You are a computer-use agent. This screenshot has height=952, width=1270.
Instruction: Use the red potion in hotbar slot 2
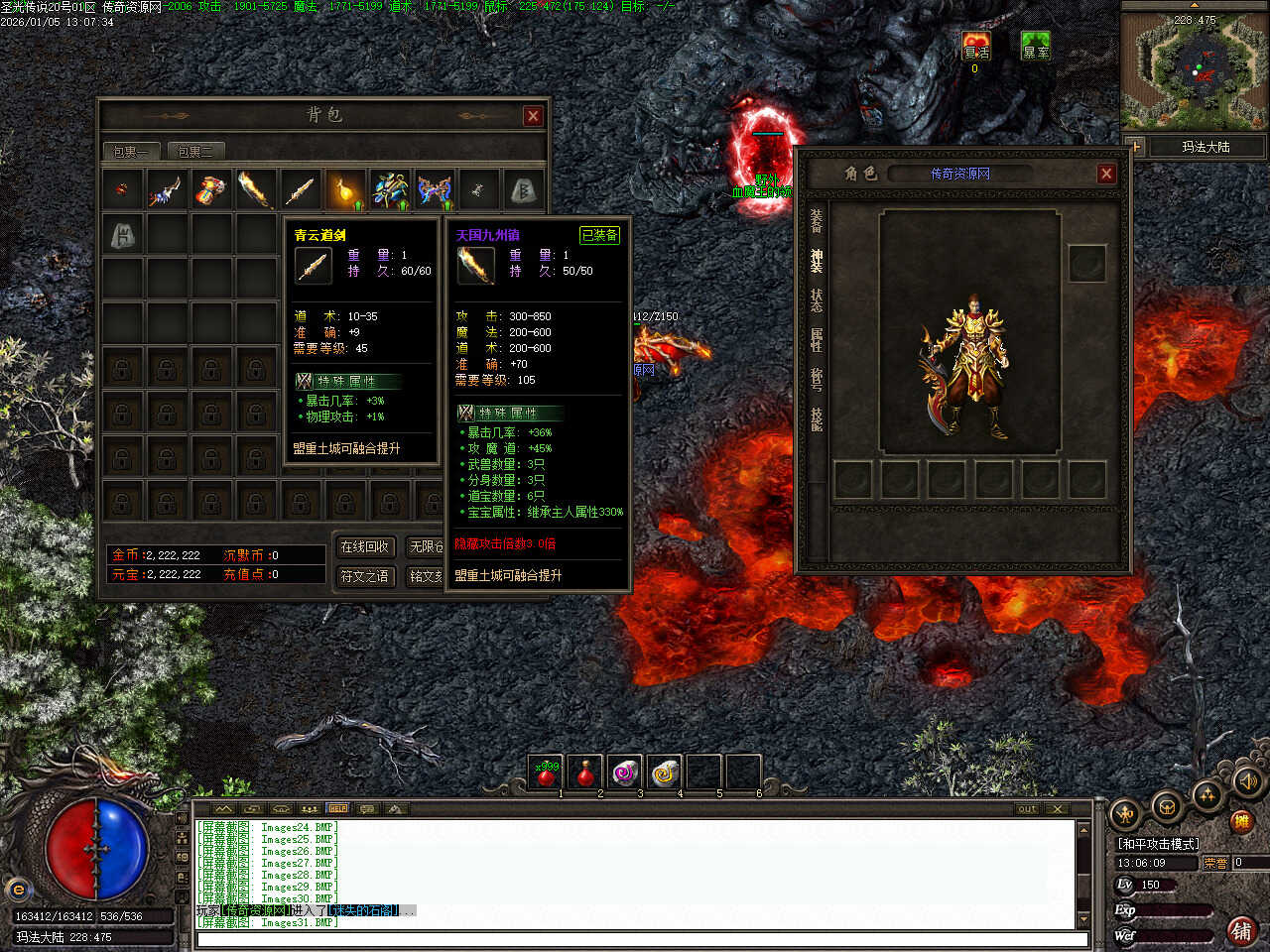585,773
